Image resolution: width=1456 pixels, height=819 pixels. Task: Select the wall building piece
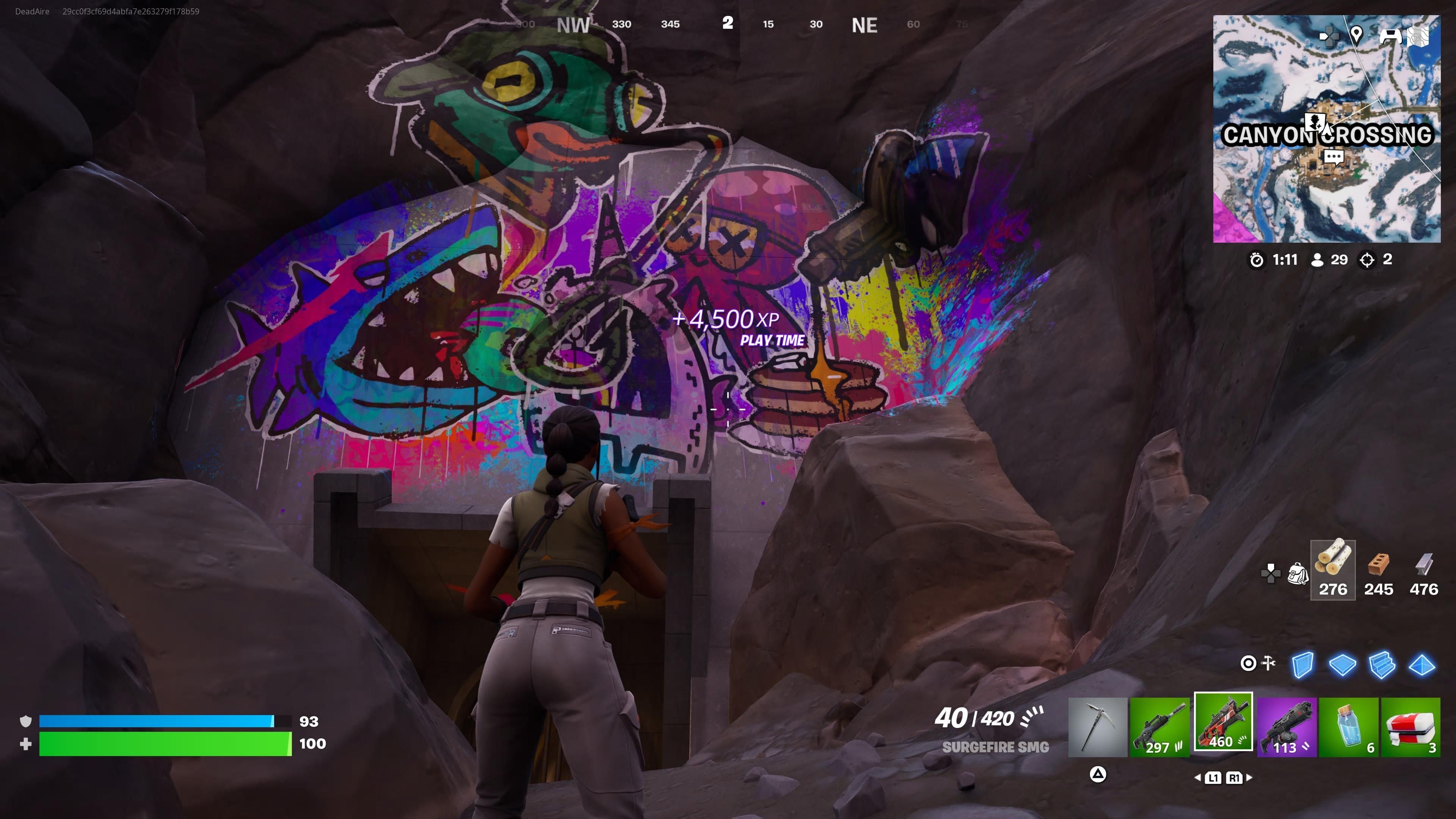(1302, 665)
